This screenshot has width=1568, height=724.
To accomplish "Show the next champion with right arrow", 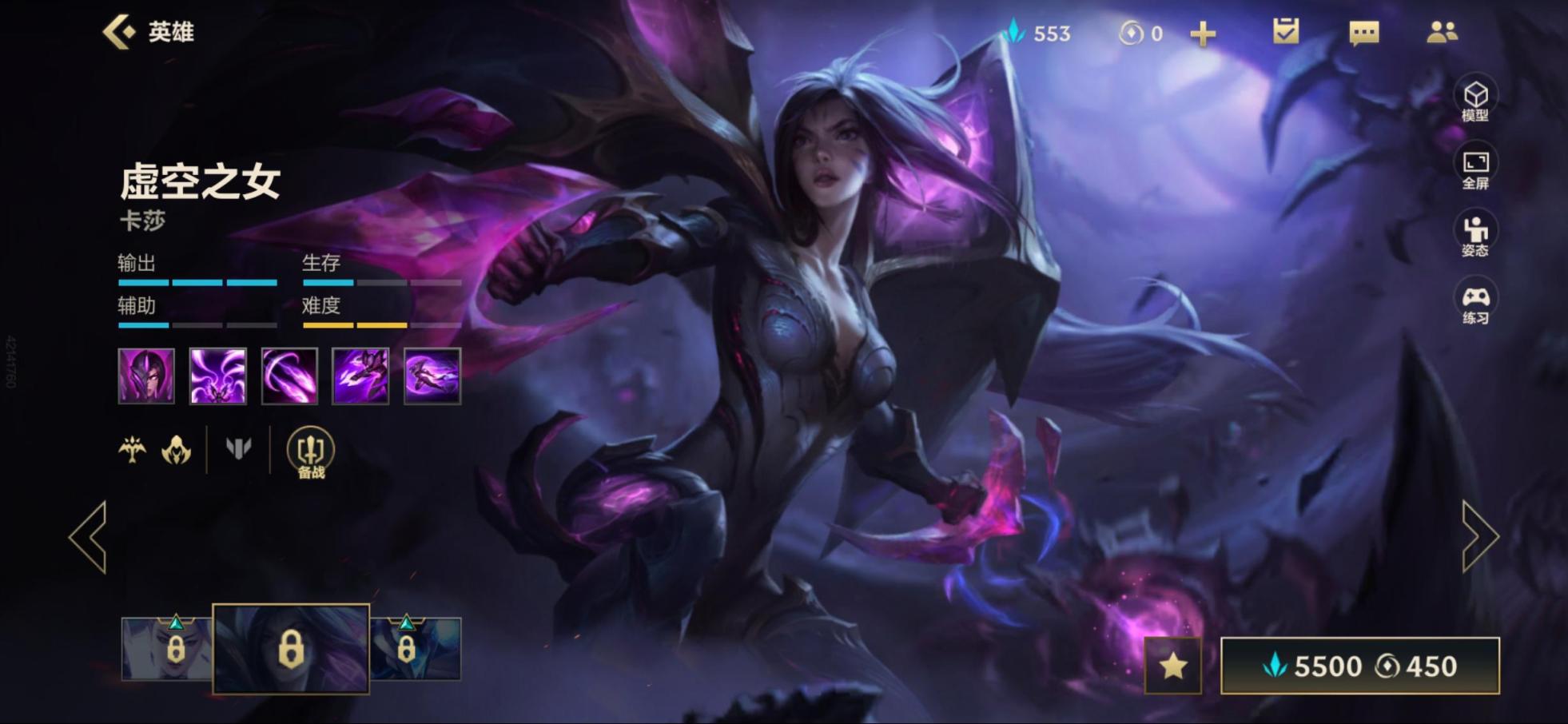I will tap(1479, 537).
